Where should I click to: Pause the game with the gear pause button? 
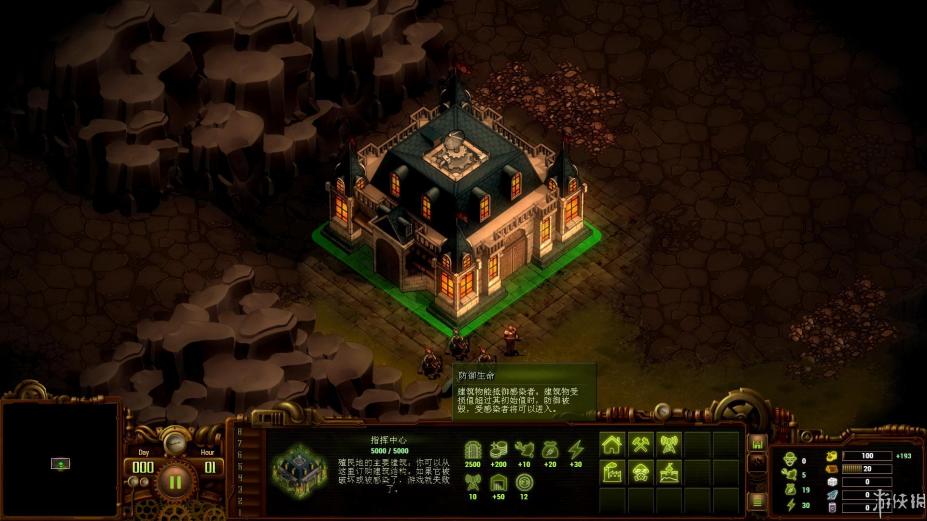pos(175,482)
